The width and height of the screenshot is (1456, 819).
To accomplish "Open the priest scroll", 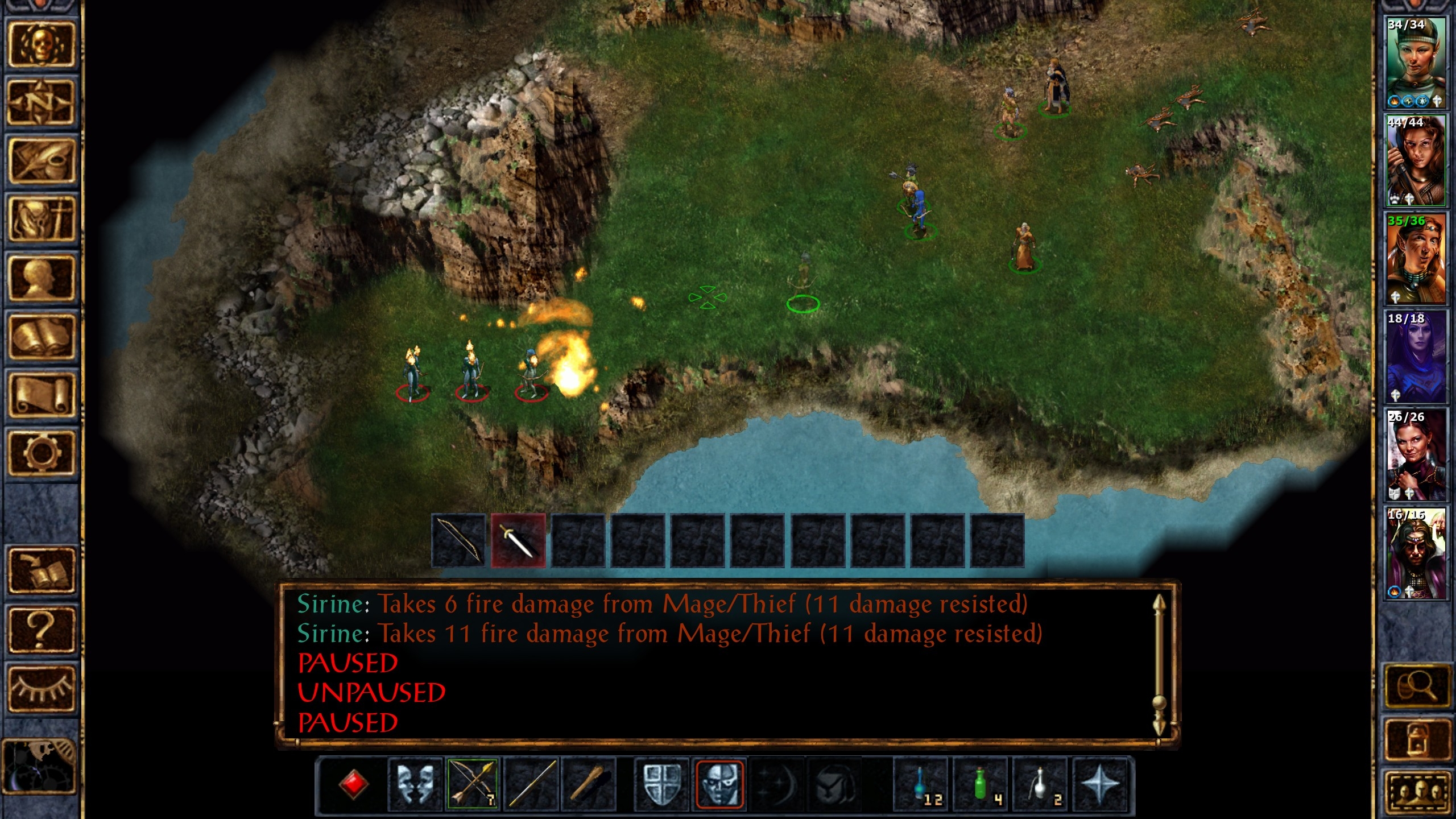I will tap(41, 396).
